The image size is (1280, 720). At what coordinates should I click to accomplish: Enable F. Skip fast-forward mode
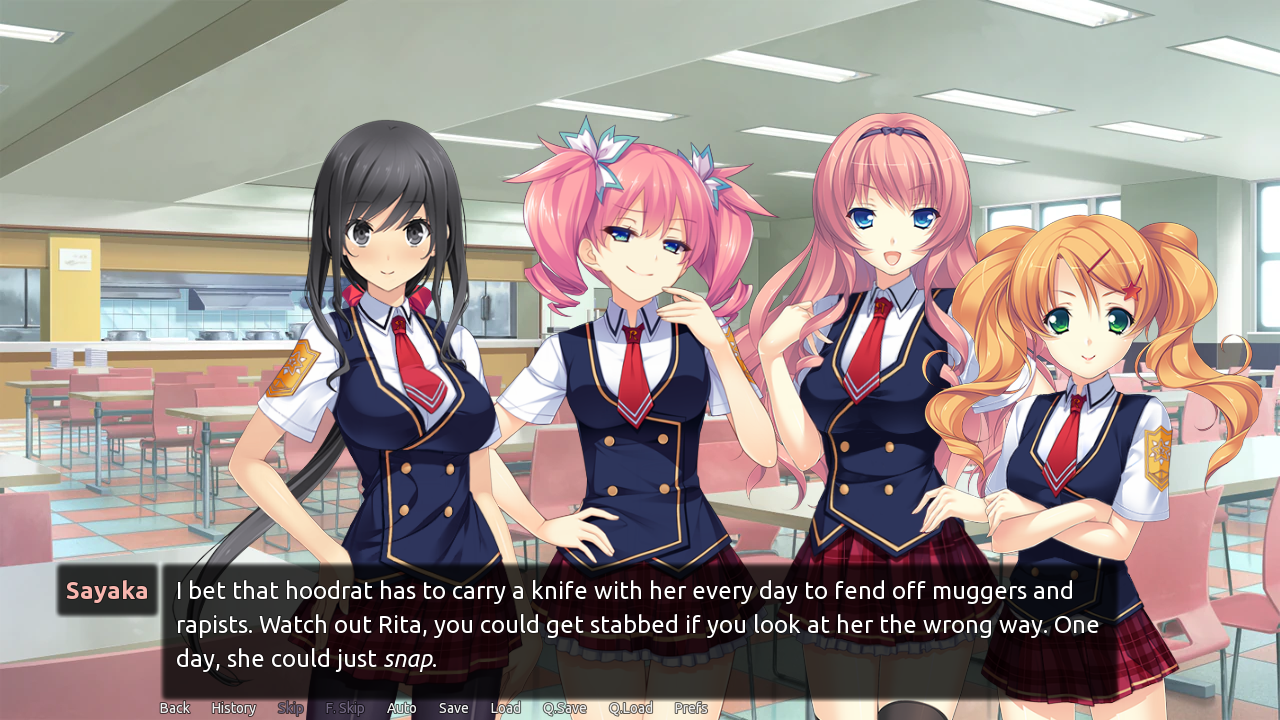[x=344, y=707]
